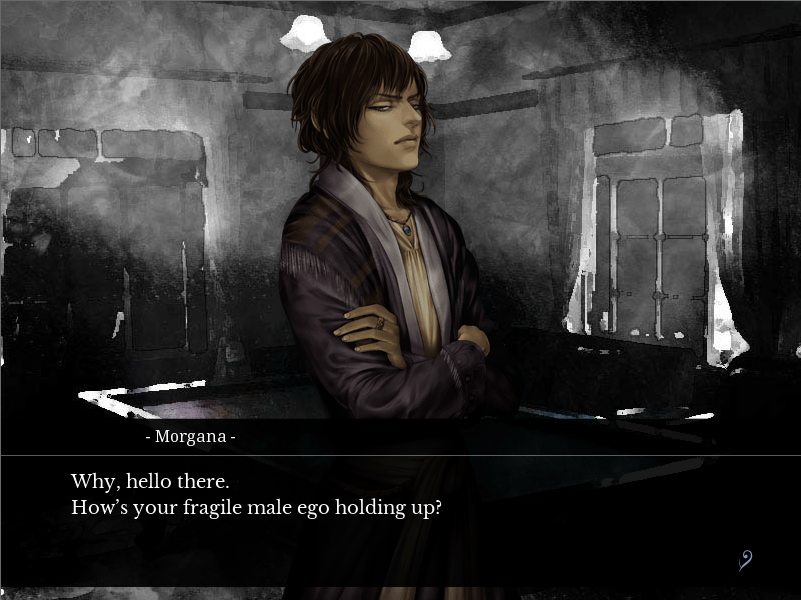Click the blue swirl continue icon
The height and width of the screenshot is (600, 801).
click(x=745, y=560)
